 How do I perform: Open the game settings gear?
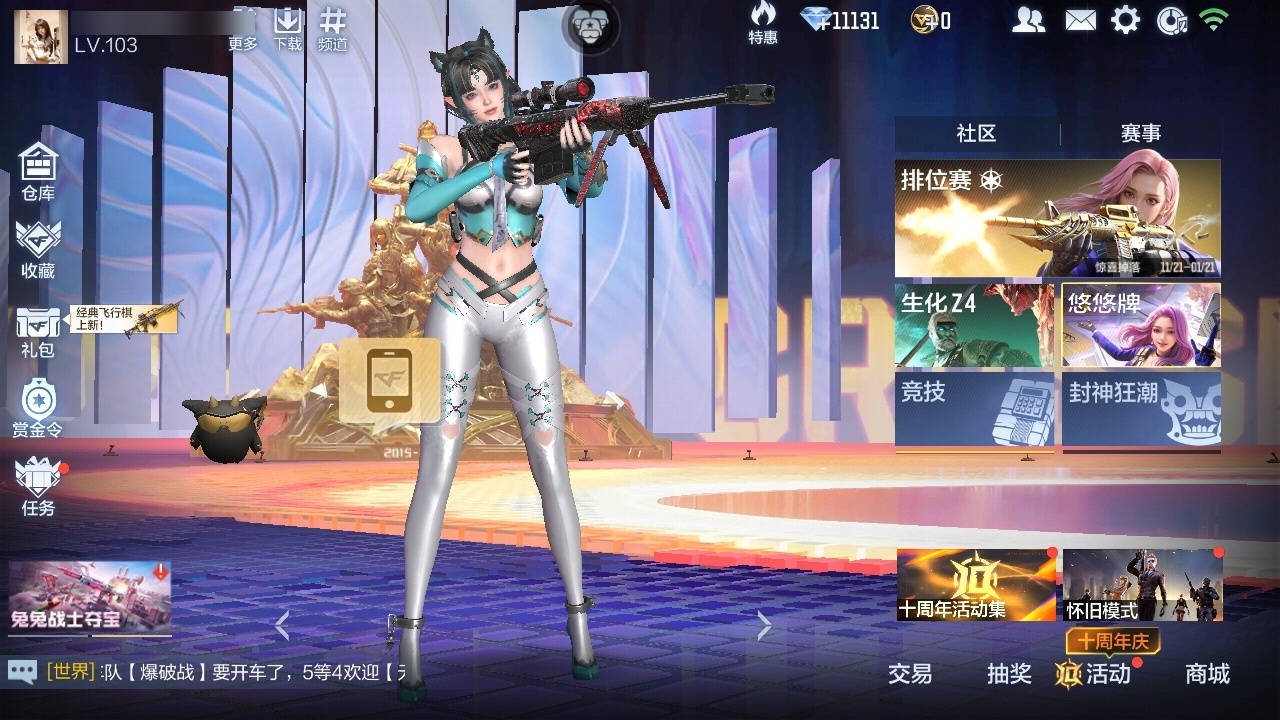pyautogui.click(x=1126, y=18)
